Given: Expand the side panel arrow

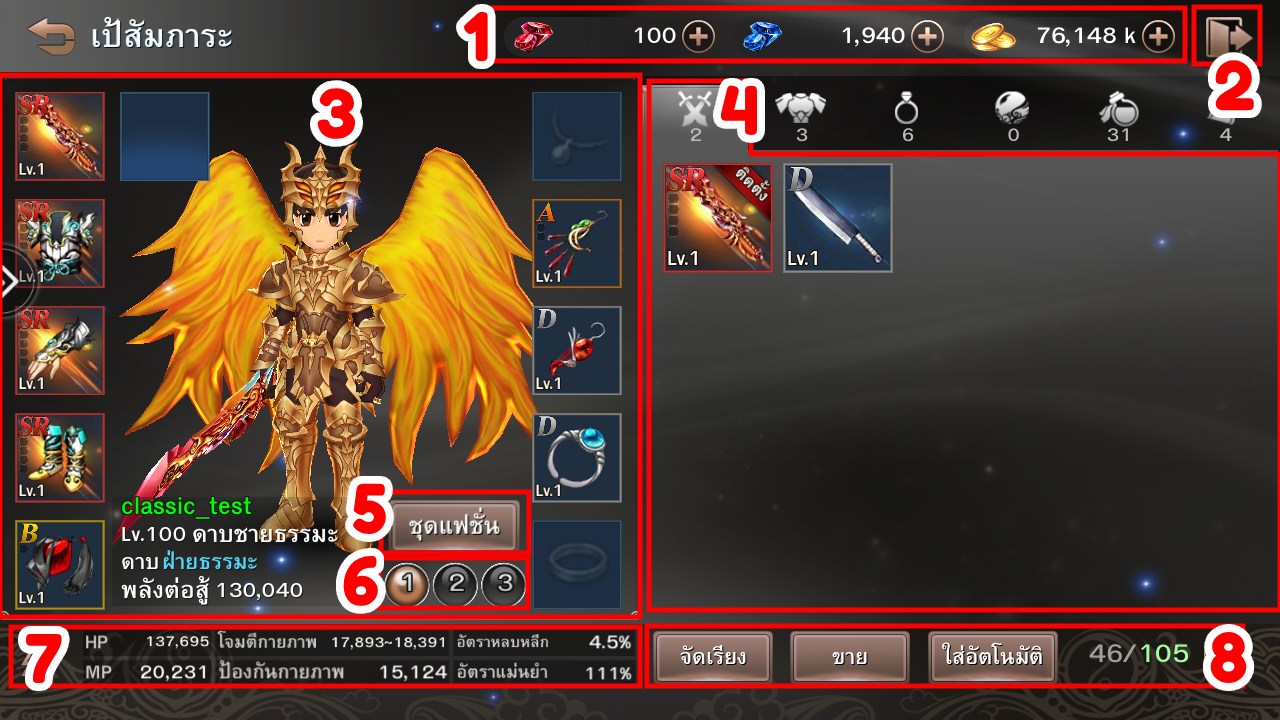Looking at the screenshot, I should click(12, 284).
